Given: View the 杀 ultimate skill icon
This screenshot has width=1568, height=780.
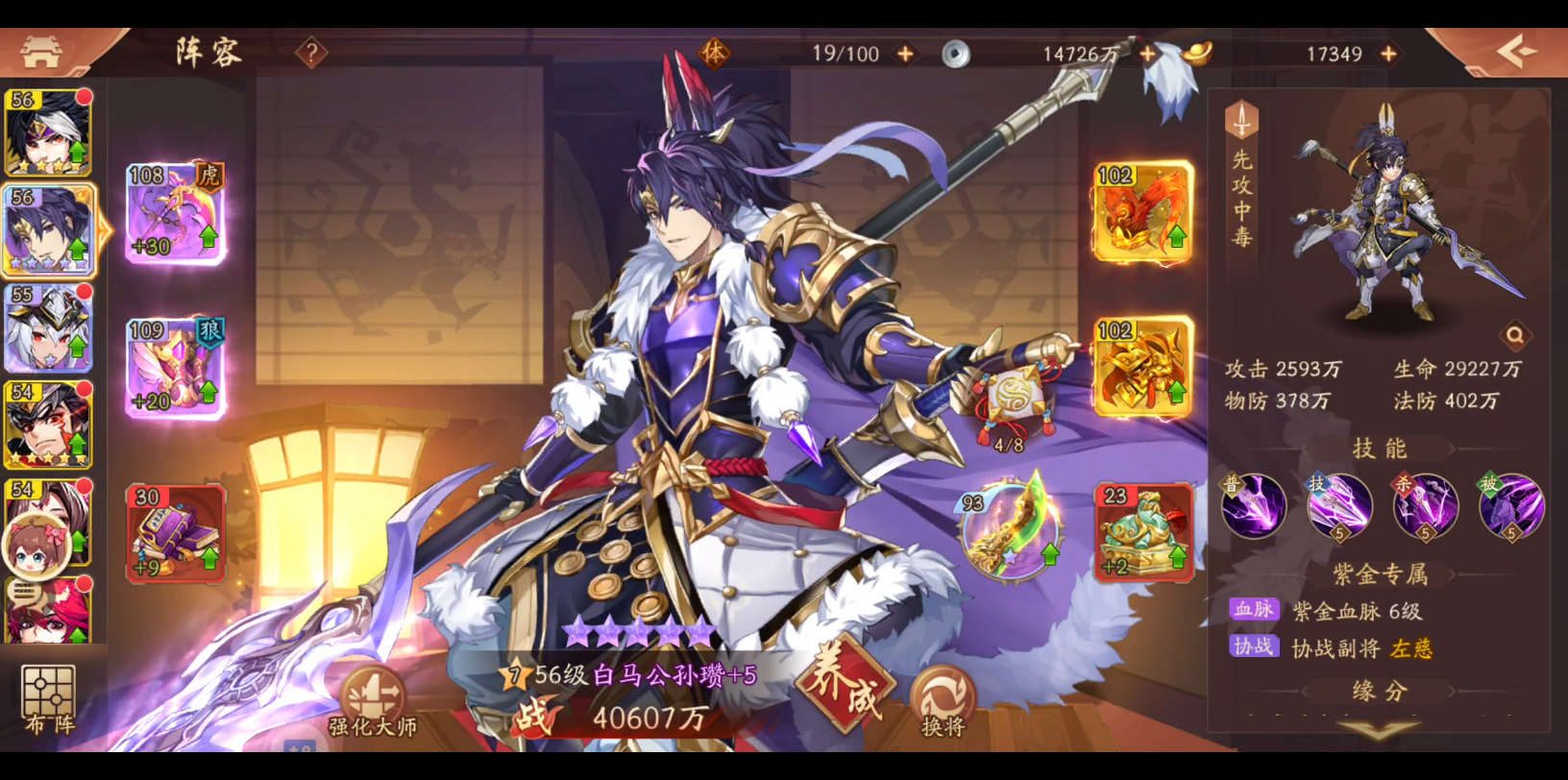Looking at the screenshot, I should pyautogui.click(x=1426, y=505).
